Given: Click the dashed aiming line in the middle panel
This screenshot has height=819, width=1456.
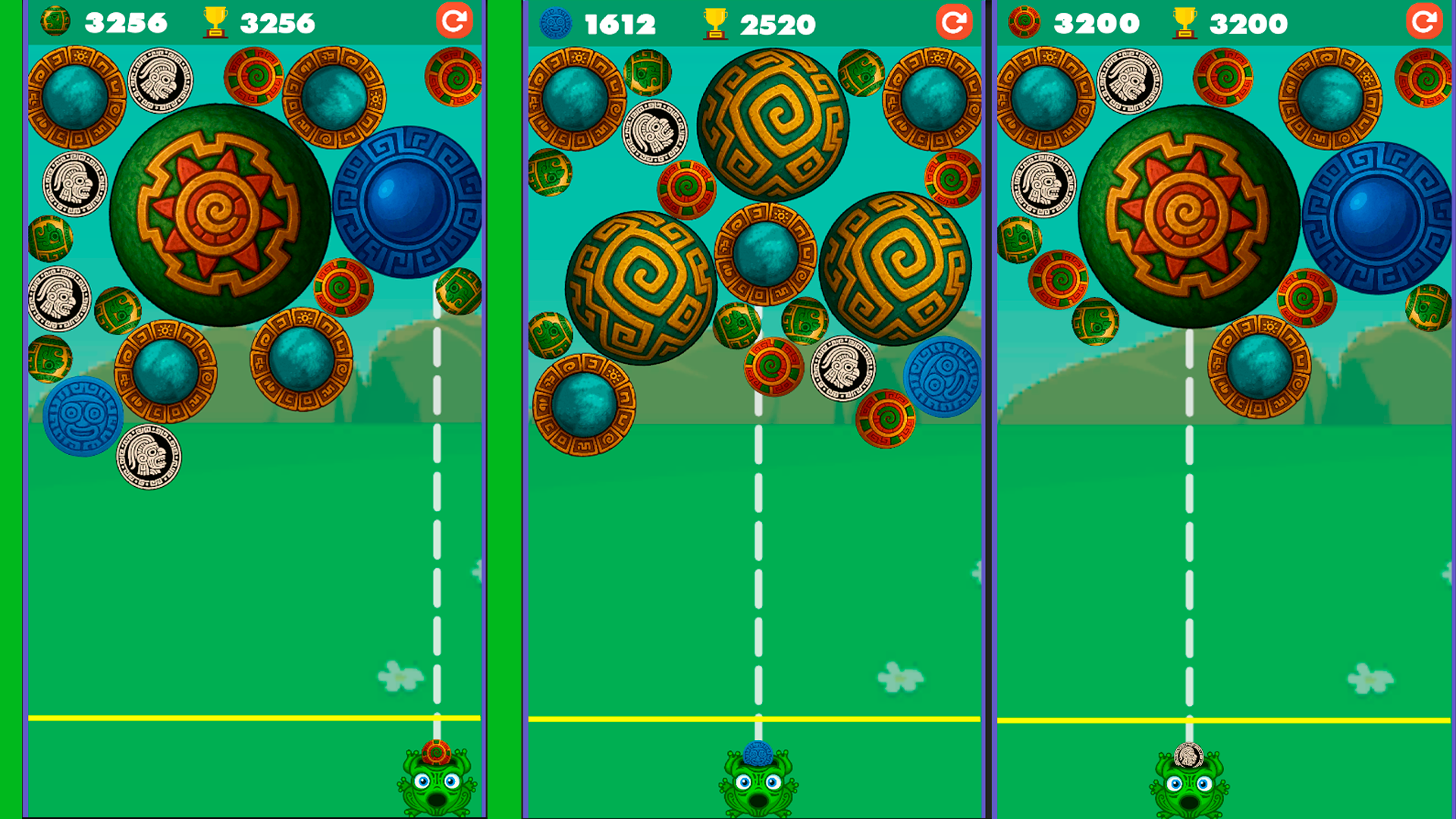Looking at the screenshot, I should point(758,569).
